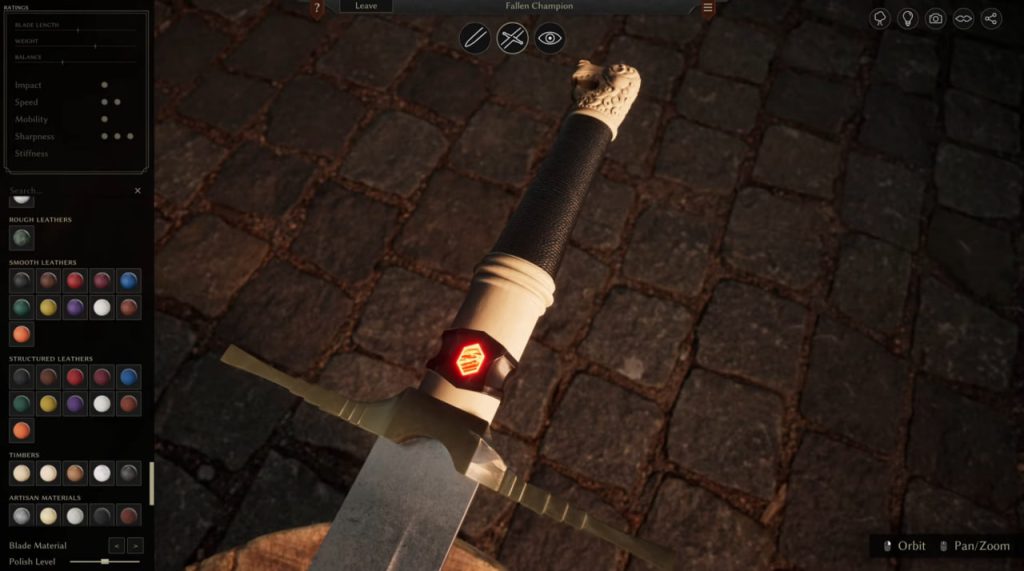1024x571 pixels.
Task: Choose the white Timbers swatch
Action: click(102, 473)
